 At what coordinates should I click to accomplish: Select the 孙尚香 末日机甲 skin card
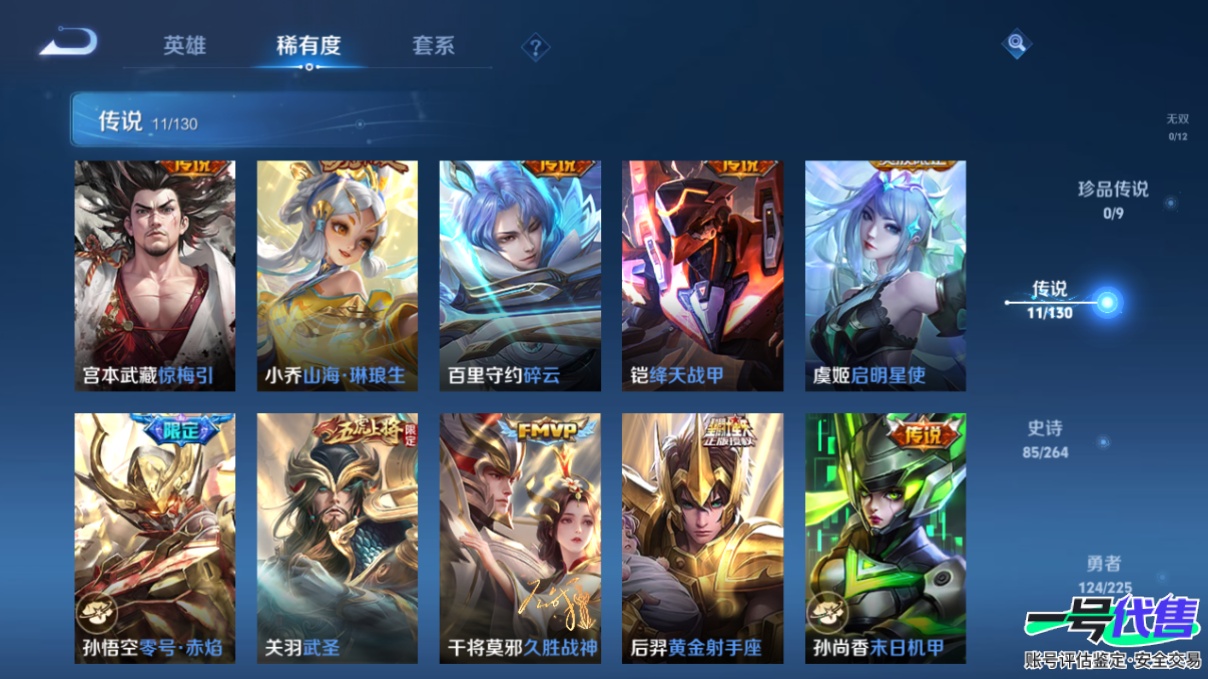pos(885,537)
